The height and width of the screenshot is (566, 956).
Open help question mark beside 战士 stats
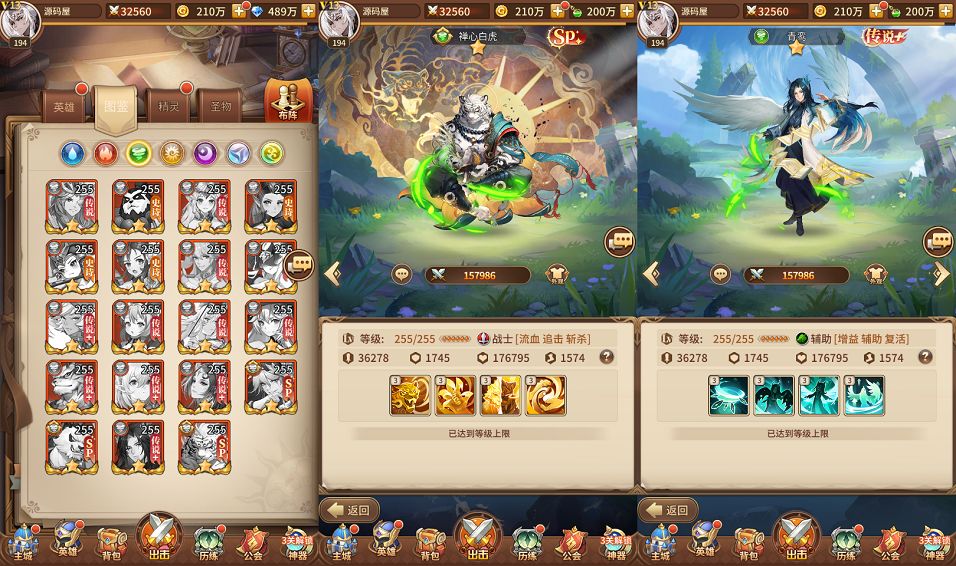pos(606,357)
